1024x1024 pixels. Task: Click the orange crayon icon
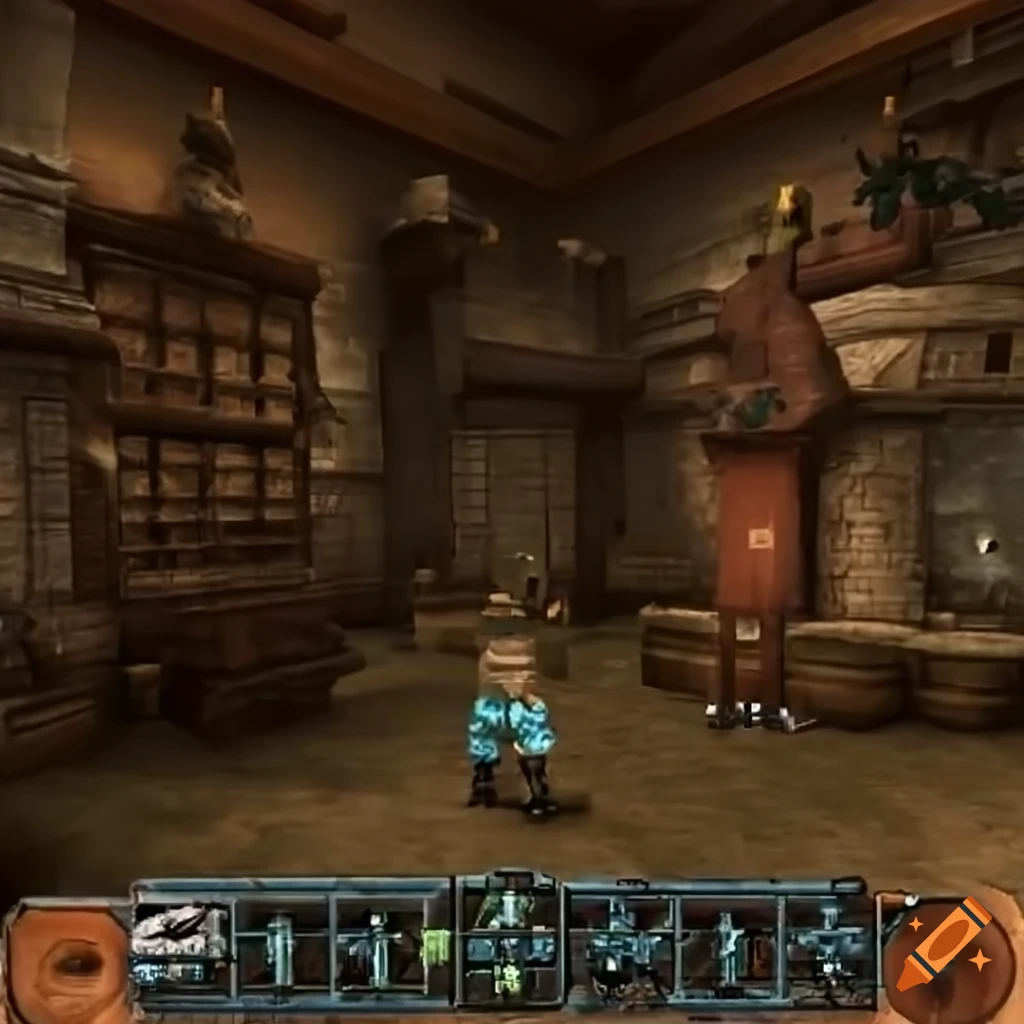pos(941,947)
